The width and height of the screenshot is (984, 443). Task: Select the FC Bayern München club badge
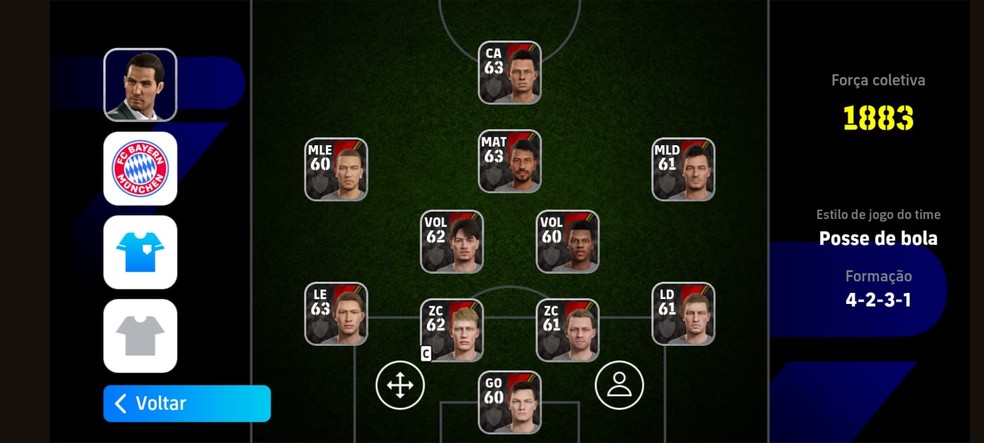tap(140, 169)
